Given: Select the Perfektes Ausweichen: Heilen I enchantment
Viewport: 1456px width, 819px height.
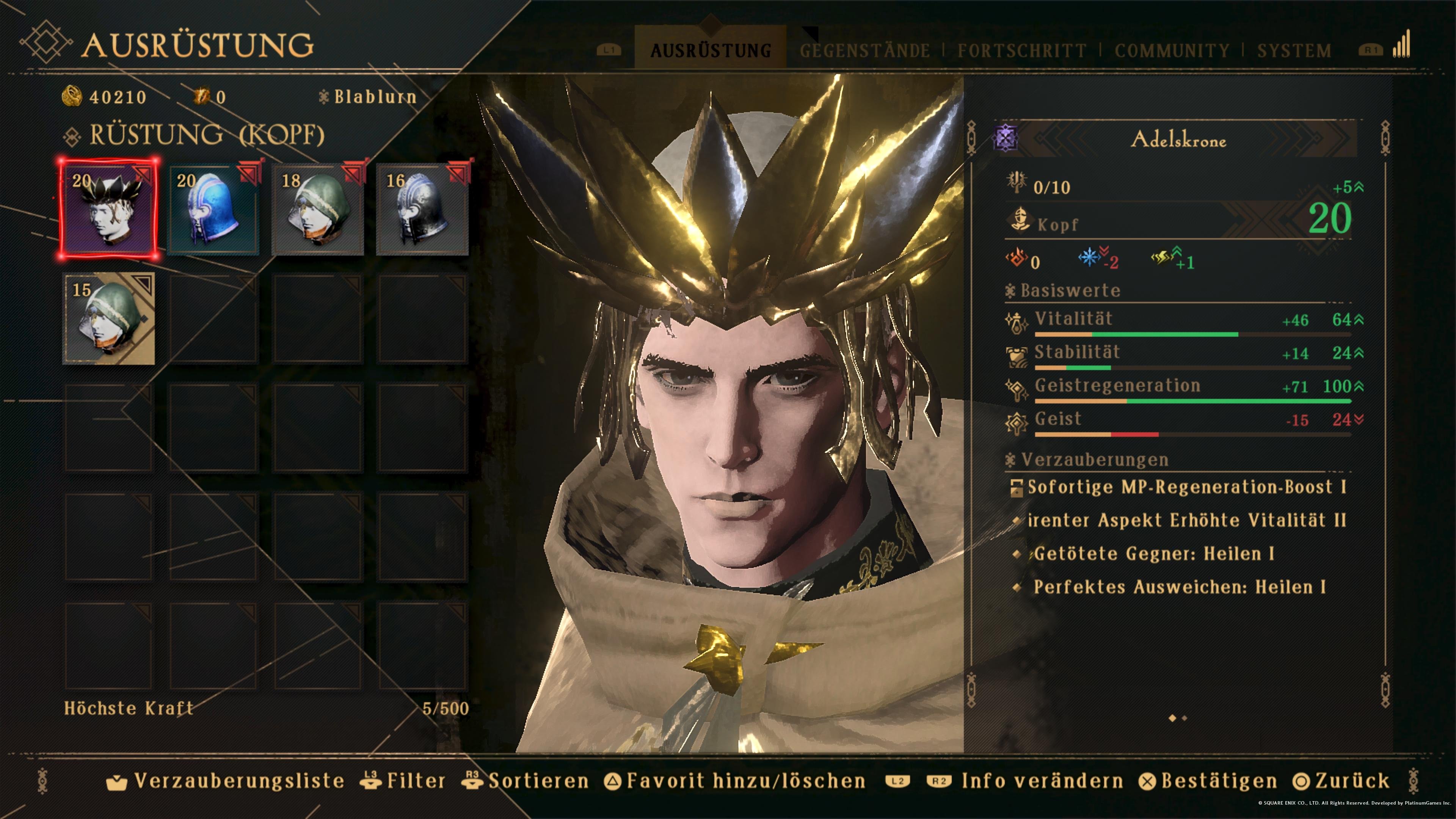Looking at the screenshot, I should click(1179, 587).
